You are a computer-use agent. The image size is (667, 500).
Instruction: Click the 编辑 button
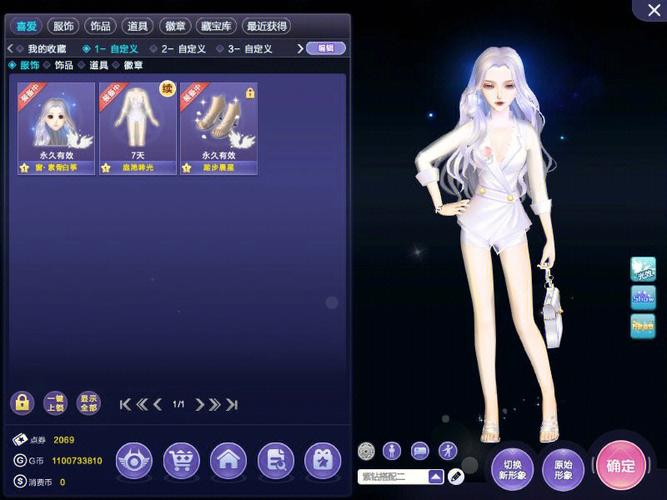pyautogui.click(x=325, y=48)
